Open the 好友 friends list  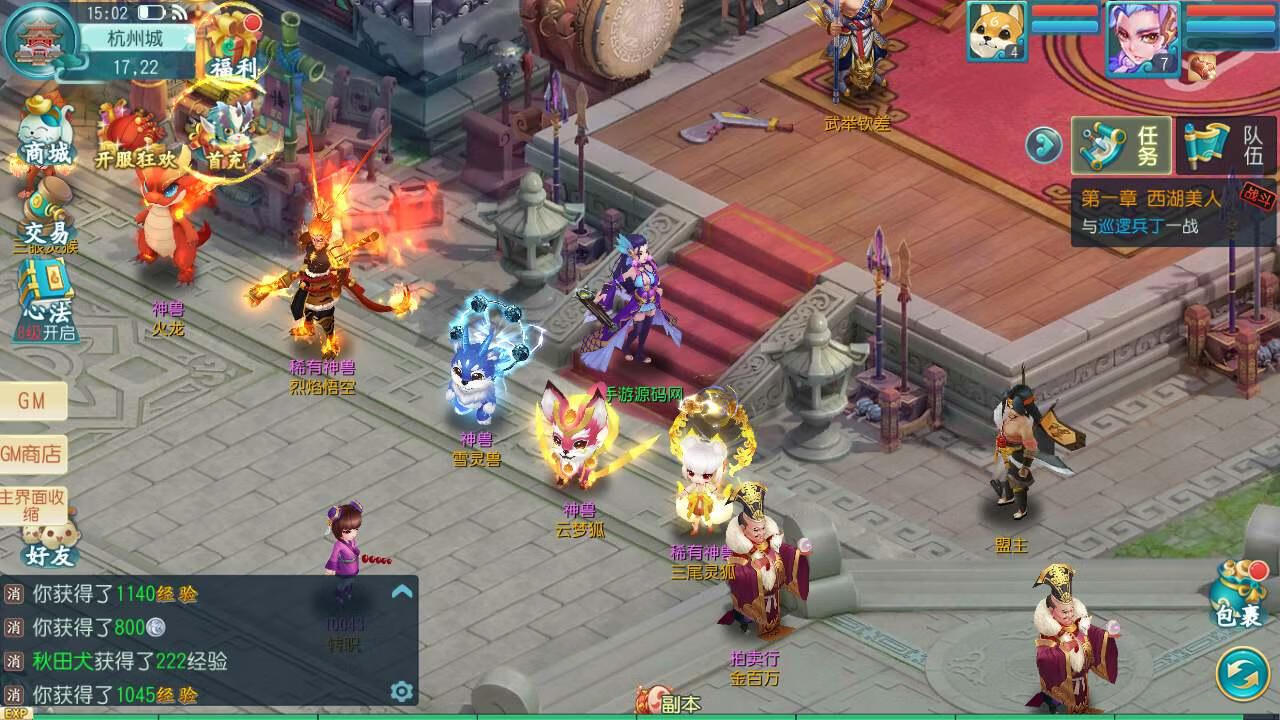(50, 545)
